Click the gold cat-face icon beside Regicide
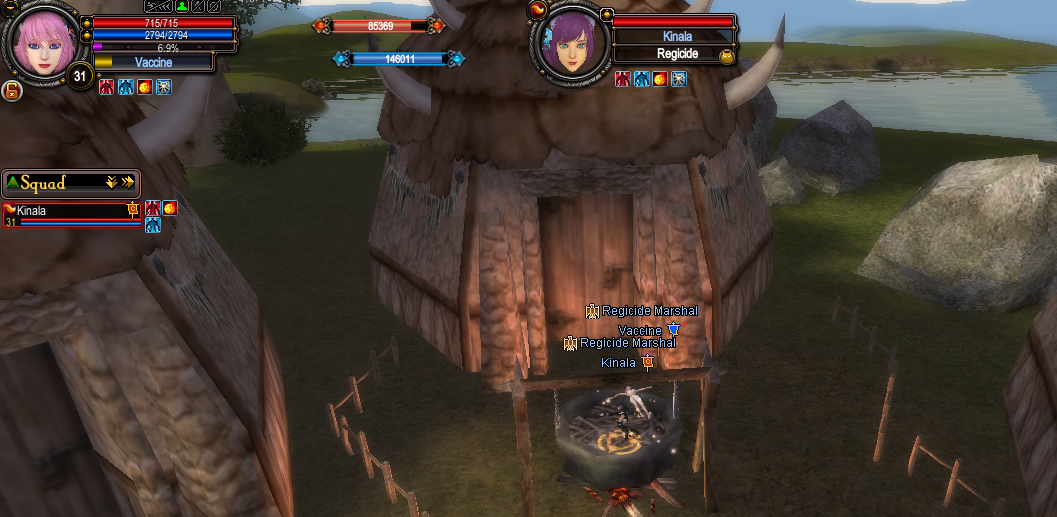 point(727,57)
